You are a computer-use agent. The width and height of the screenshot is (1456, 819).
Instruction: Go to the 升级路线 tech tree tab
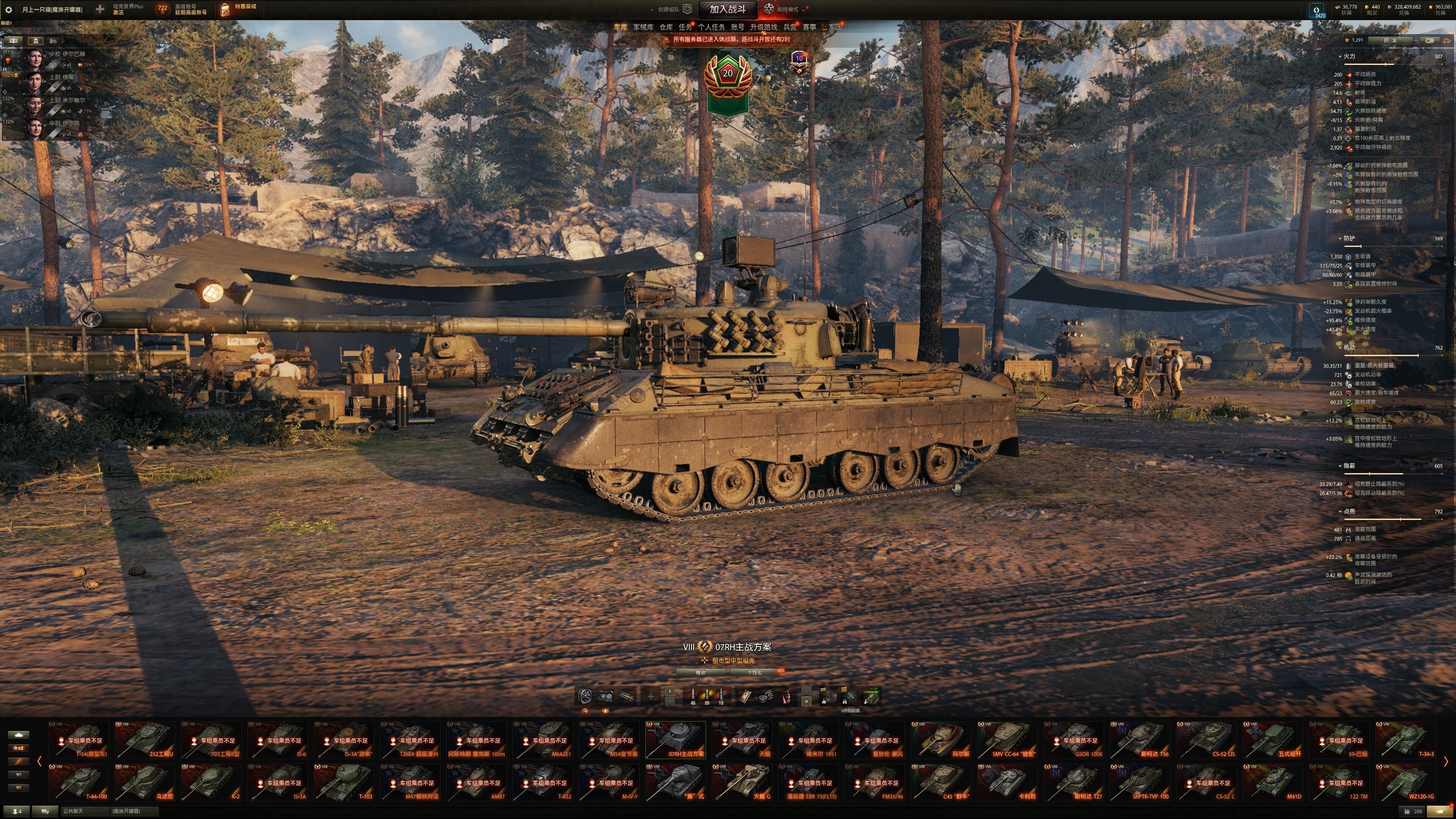pyautogui.click(x=763, y=27)
